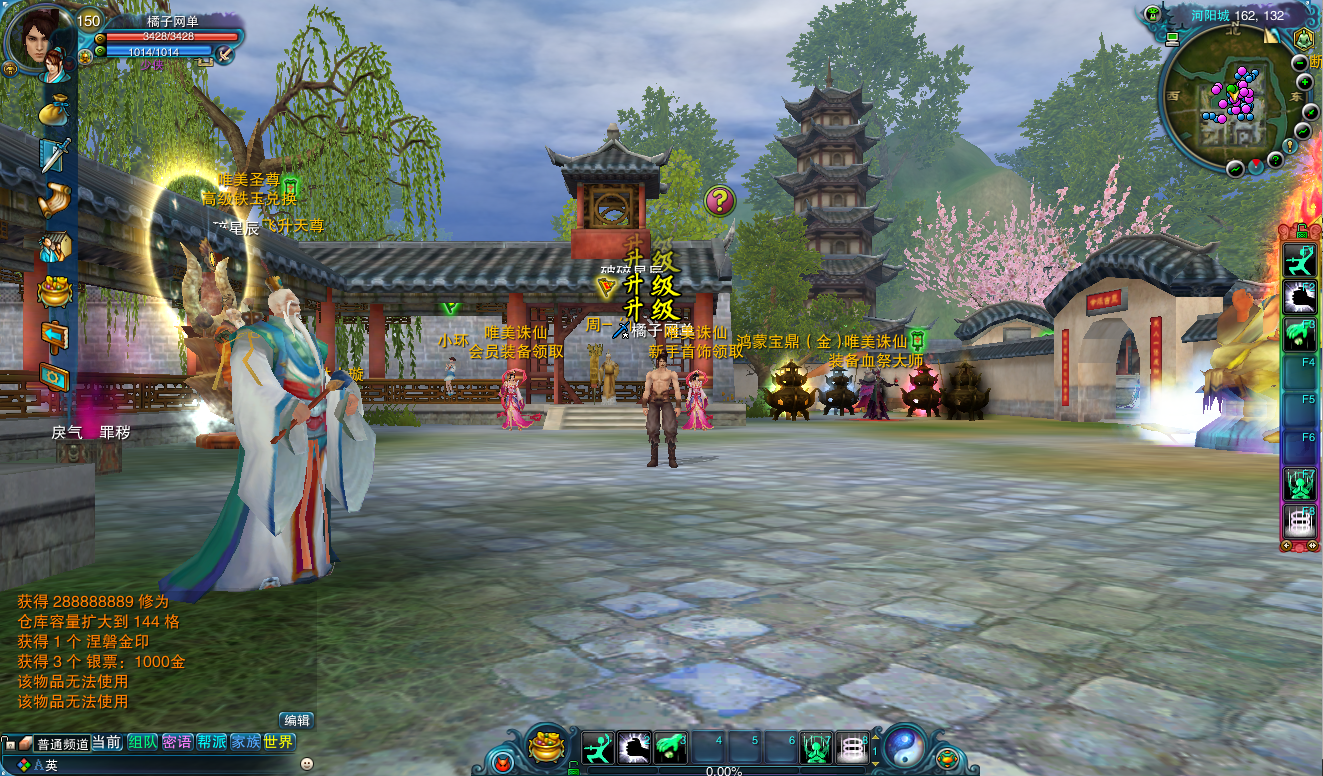Open the quest scroll icon
The height and width of the screenshot is (776, 1323).
point(56,199)
